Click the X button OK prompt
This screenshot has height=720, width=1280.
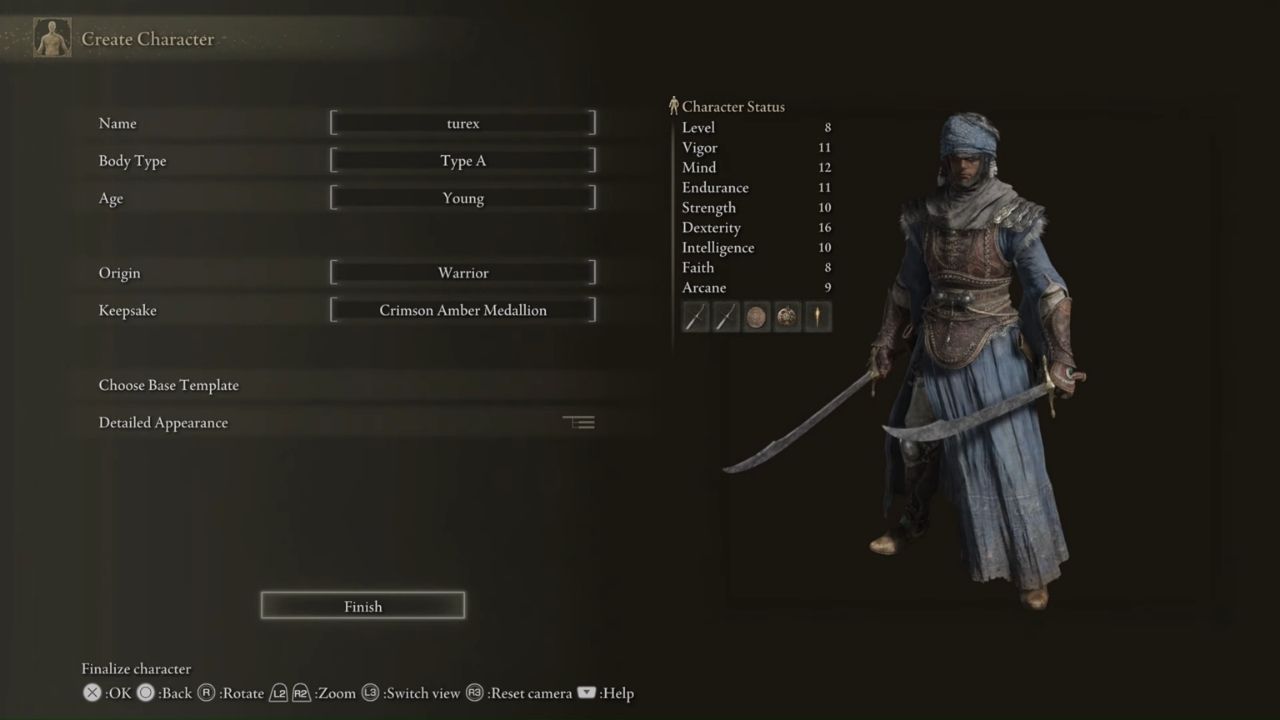(x=91, y=692)
